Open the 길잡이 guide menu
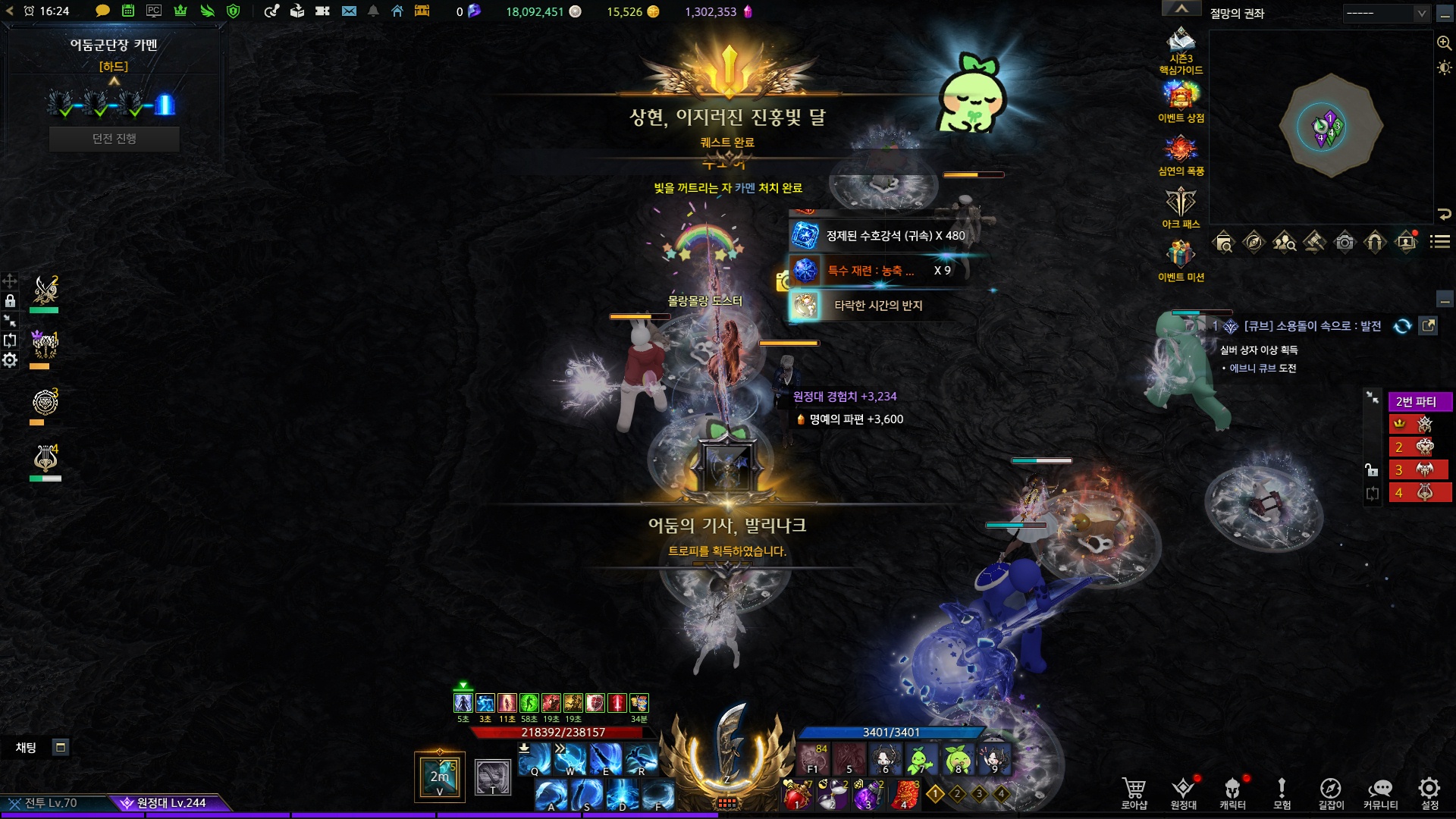 [1331, 792]
